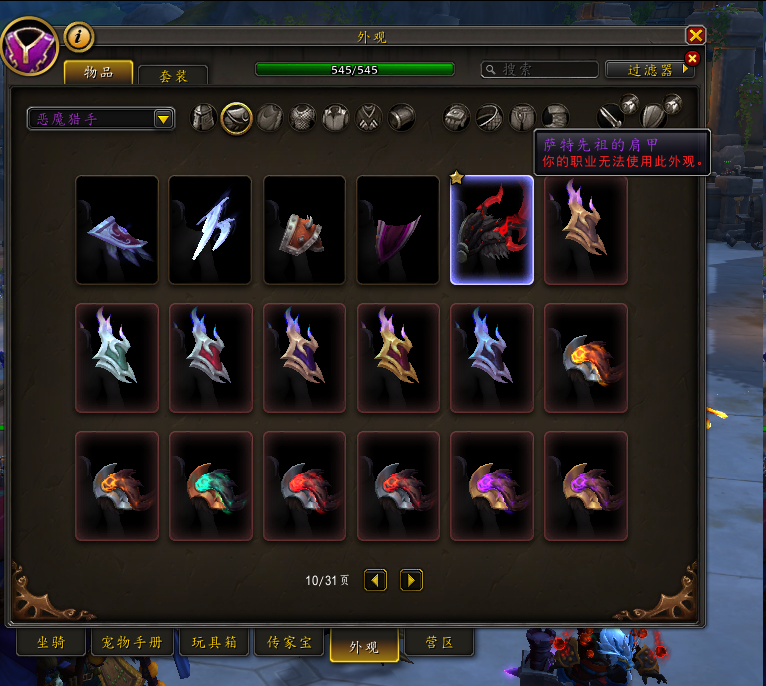Select the gloves hand slot icon
766x686 pixels.
click(x=458, y=118)
